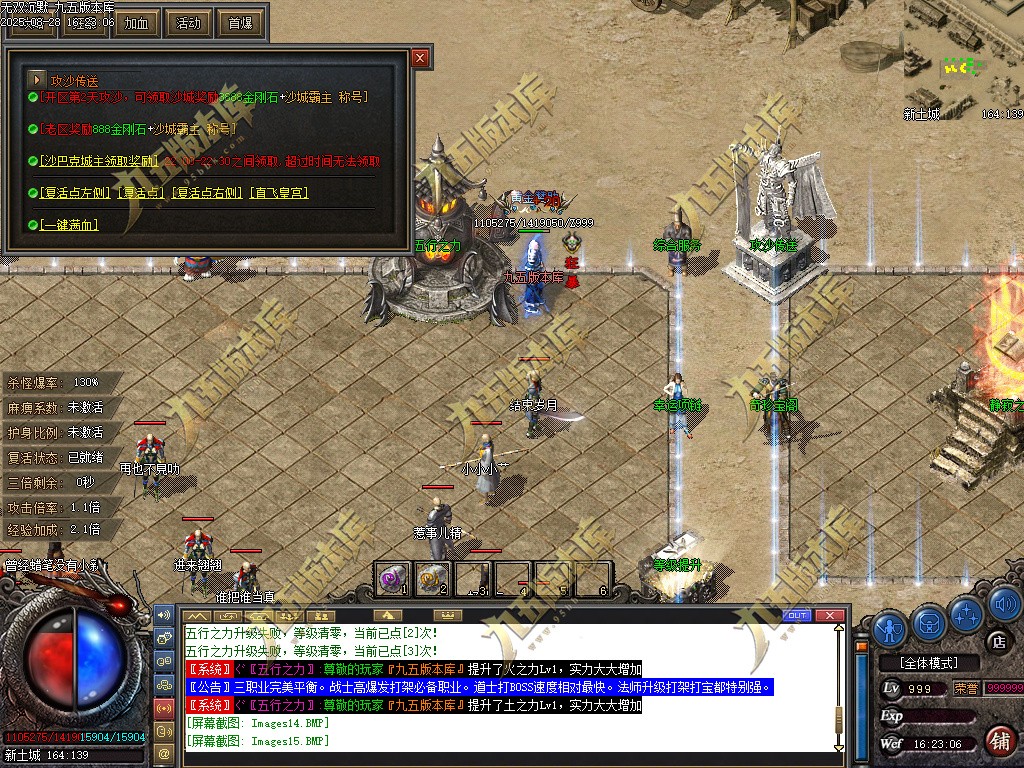The image size is (1024, 768).
Task: Click the 首爆 first-drop button
Action: pyautogui.click(x=240, y=22)
